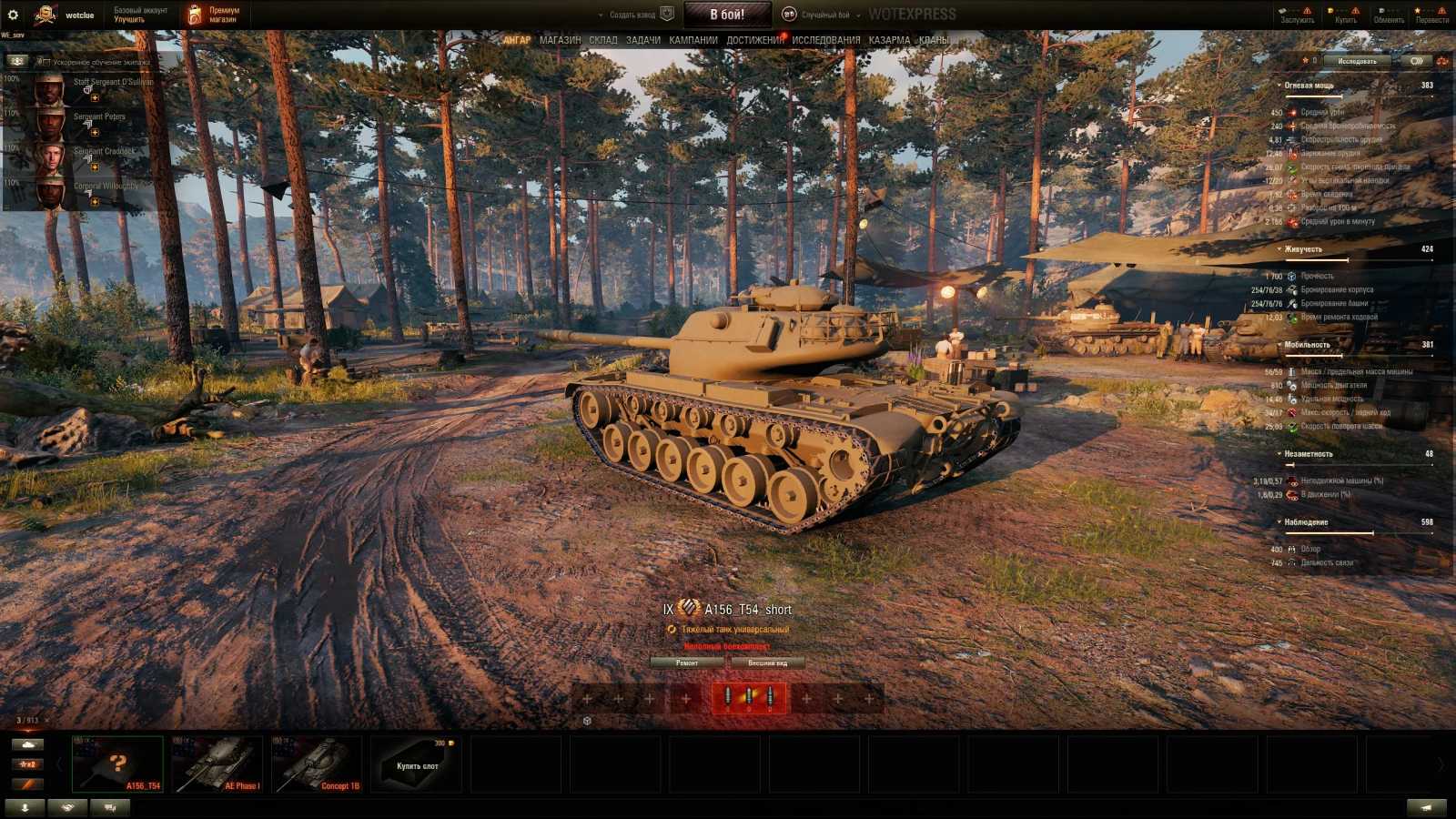This screenshot has height=819, width=1456.
Task: Open the ИССЛЕДОВАНИЯ menu item
Action: coord(824,40)
